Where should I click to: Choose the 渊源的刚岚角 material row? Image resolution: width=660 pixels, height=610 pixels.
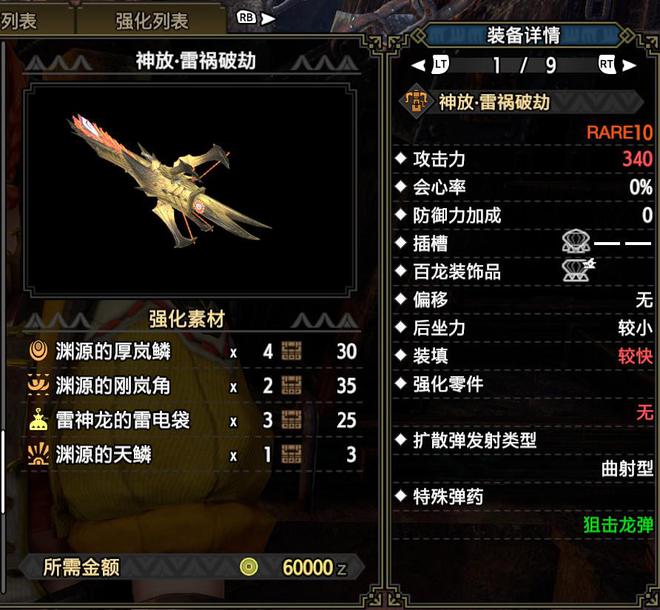(x=192, y=386)
